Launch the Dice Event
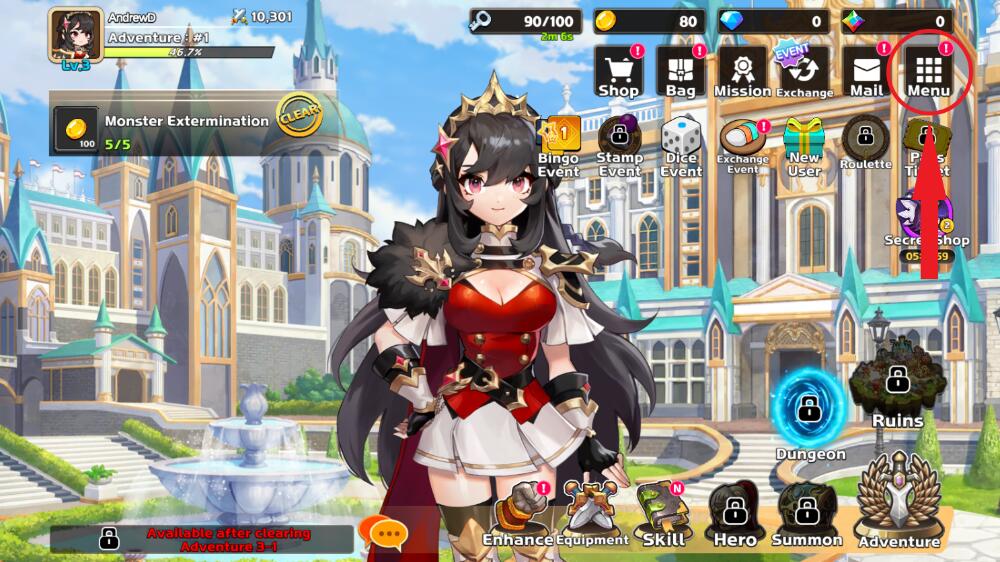 pos(681,146)
